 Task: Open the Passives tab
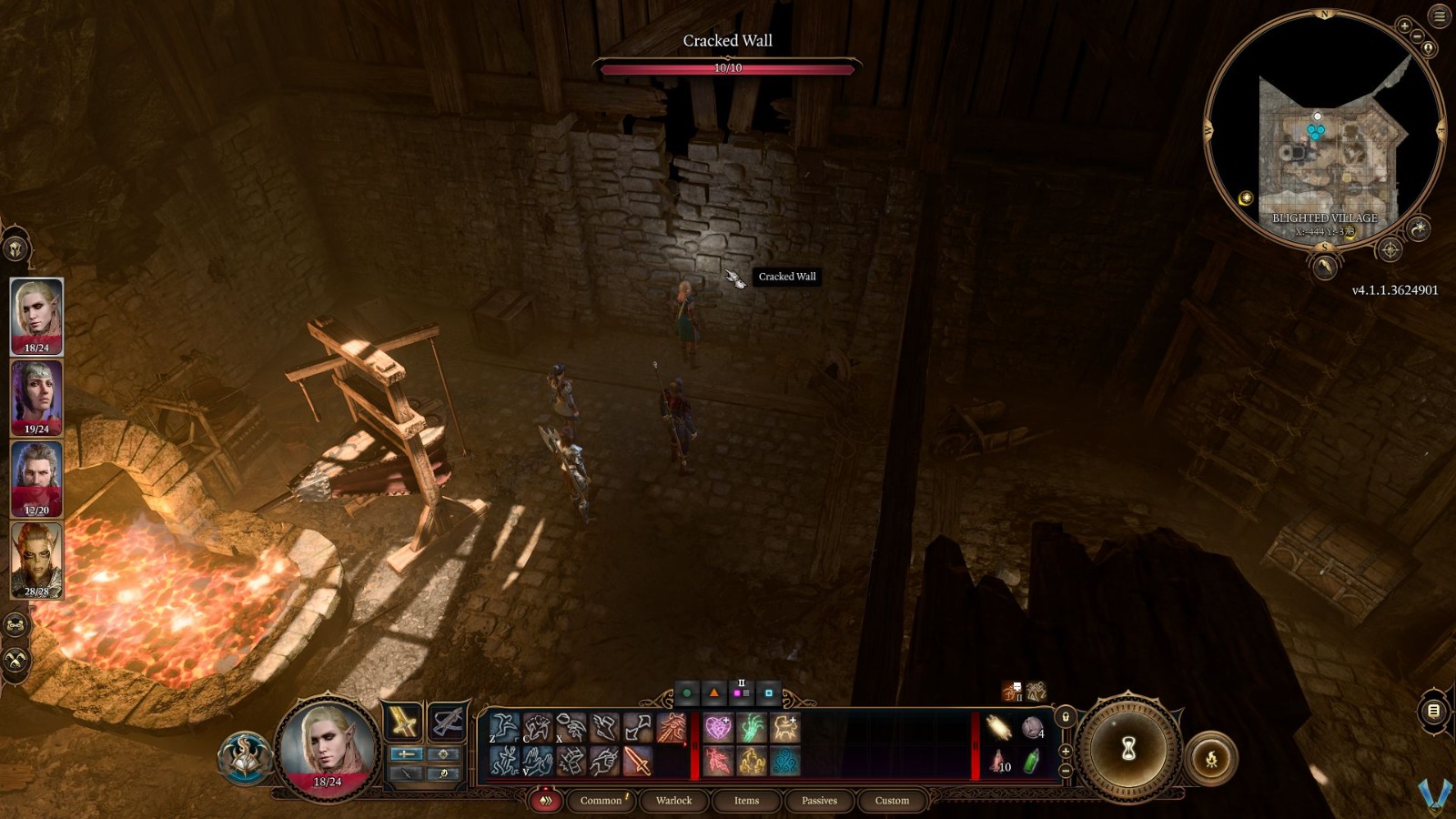(820, 801)
